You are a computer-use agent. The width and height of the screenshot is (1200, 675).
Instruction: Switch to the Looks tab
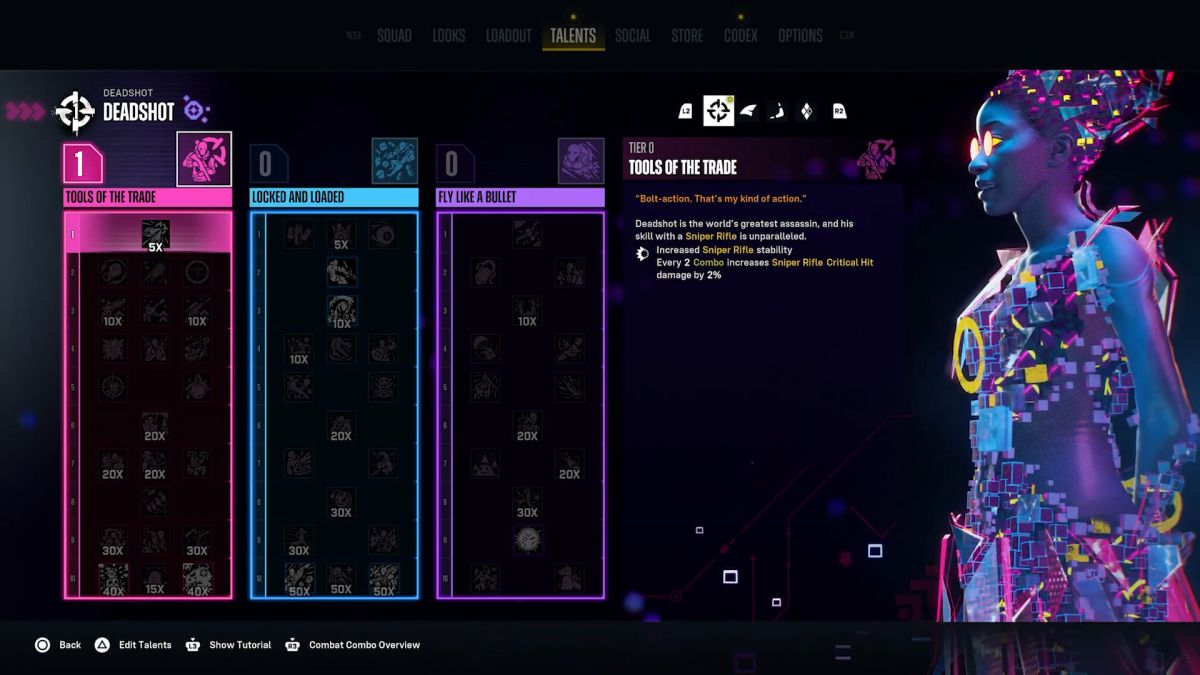(449, 36)
